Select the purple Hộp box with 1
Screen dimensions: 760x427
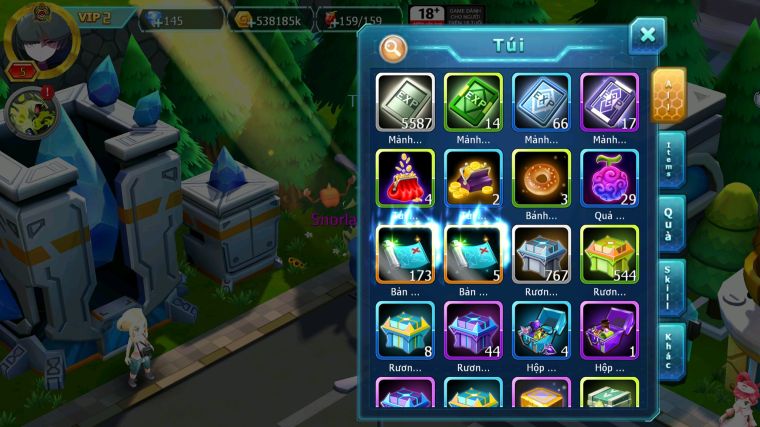609,329
